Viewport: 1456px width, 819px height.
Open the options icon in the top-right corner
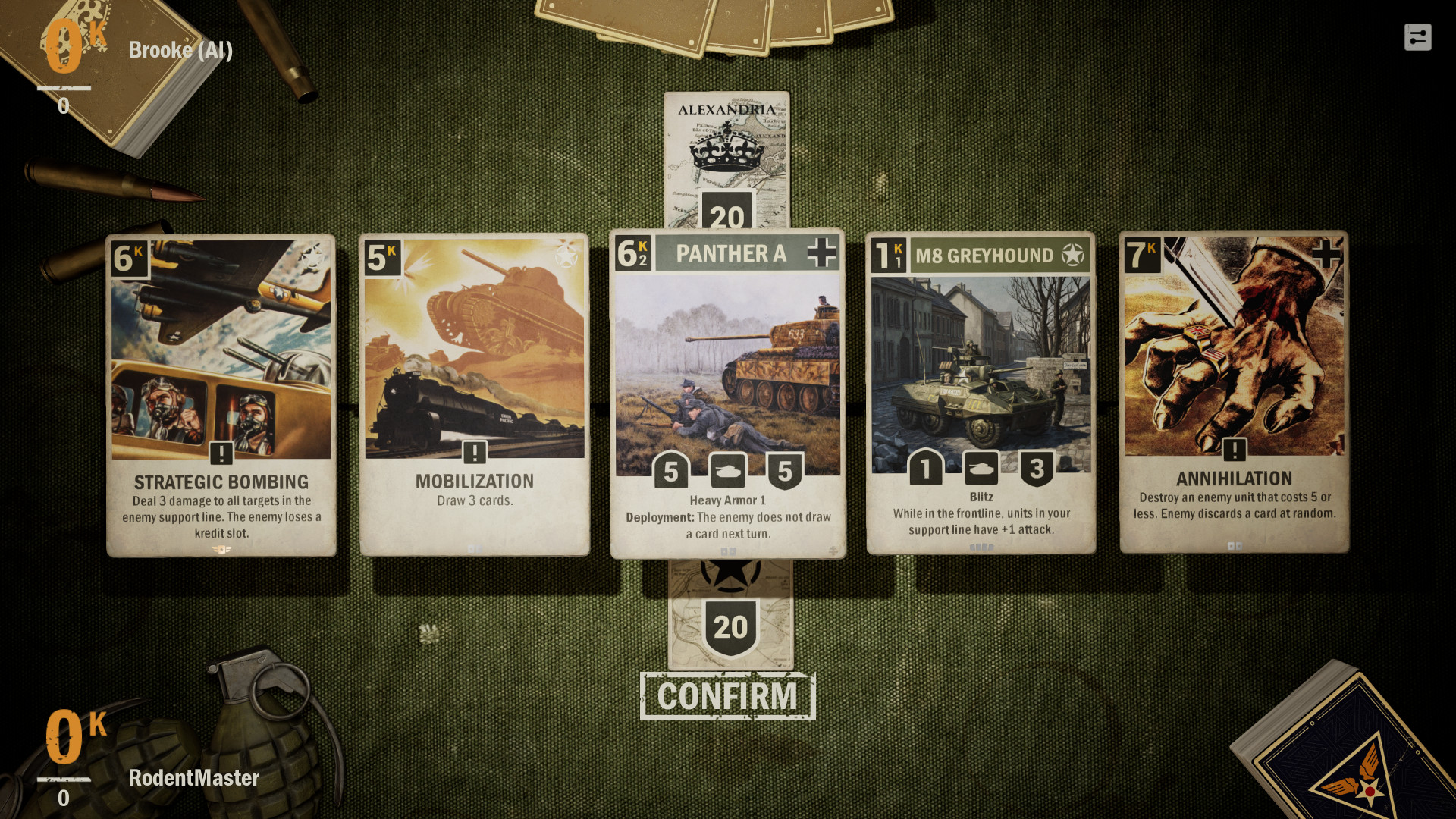[x=1417, y=36]
